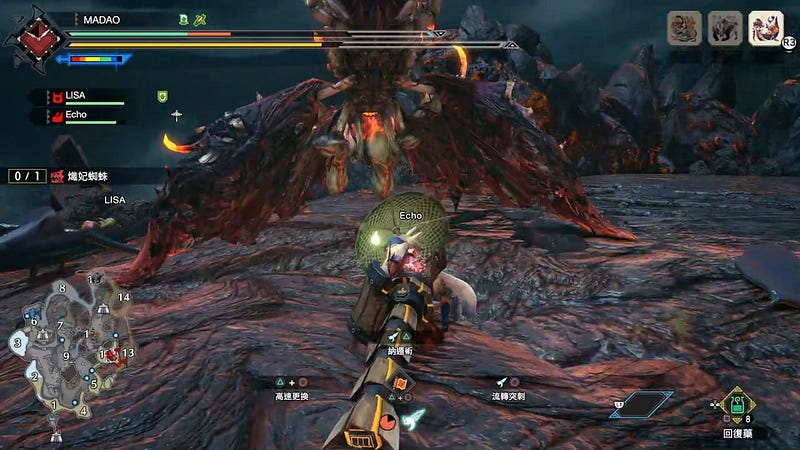800x450 pixels.
Task: Use the 回復藥 potion item slot
Action: (738, 407)
